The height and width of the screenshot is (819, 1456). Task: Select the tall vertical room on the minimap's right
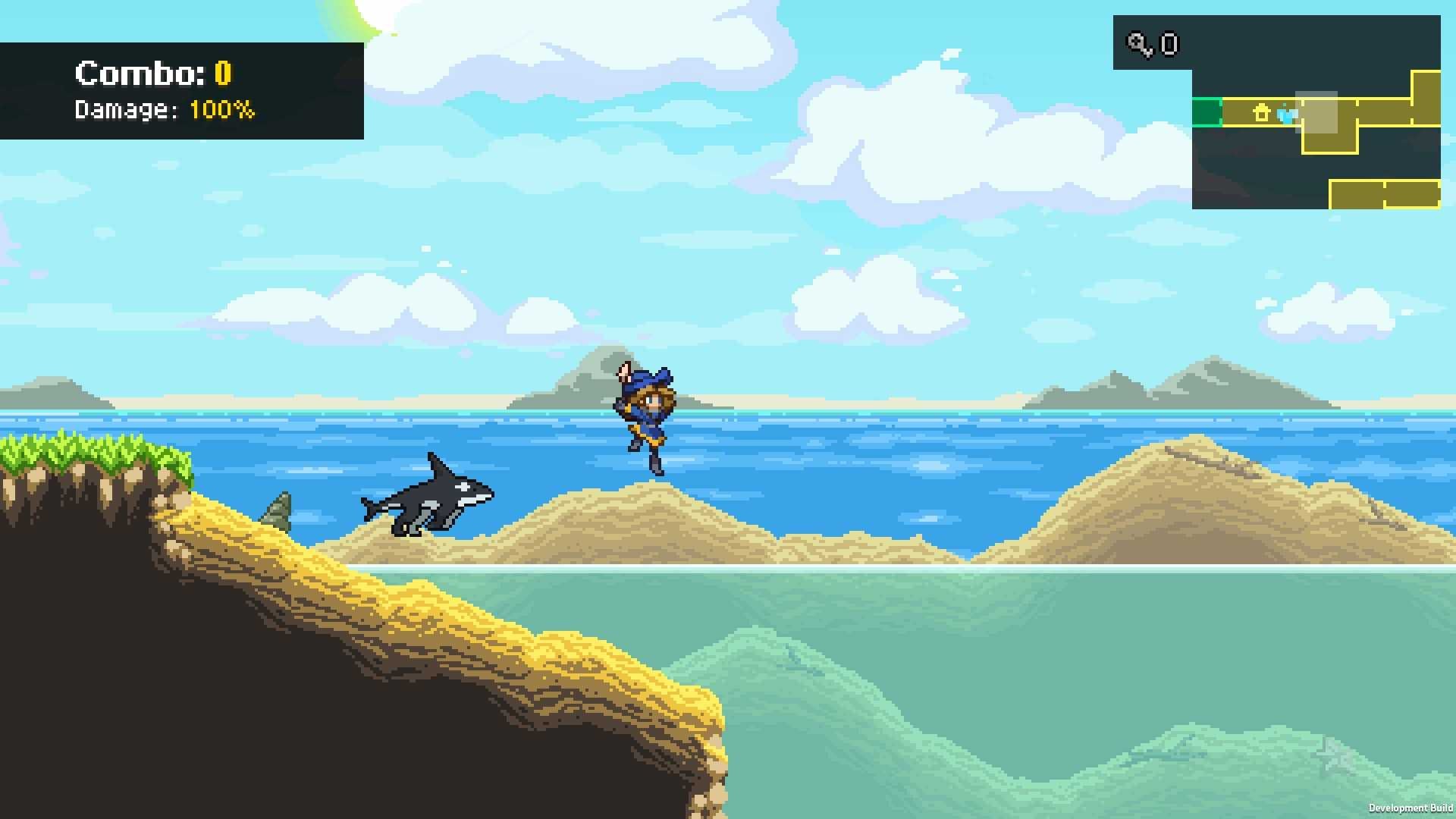click(1426, 99)
